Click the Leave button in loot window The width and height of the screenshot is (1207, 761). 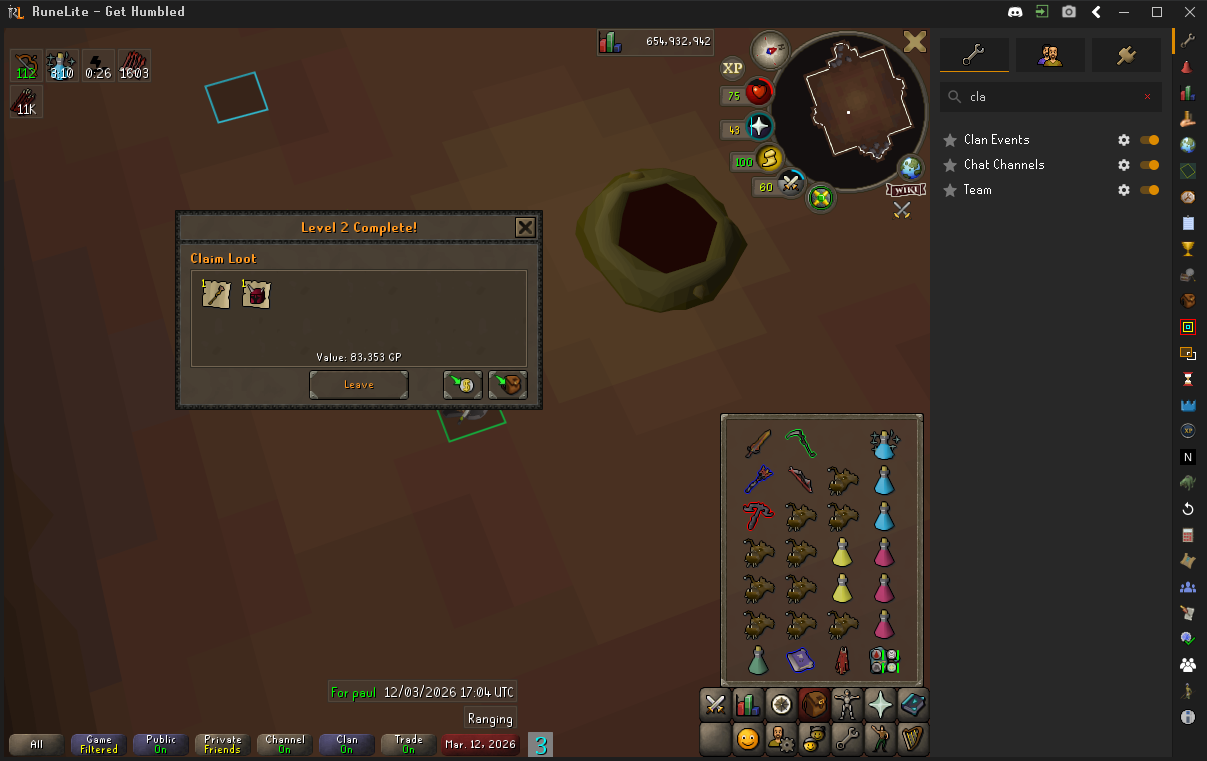[358, 385]
